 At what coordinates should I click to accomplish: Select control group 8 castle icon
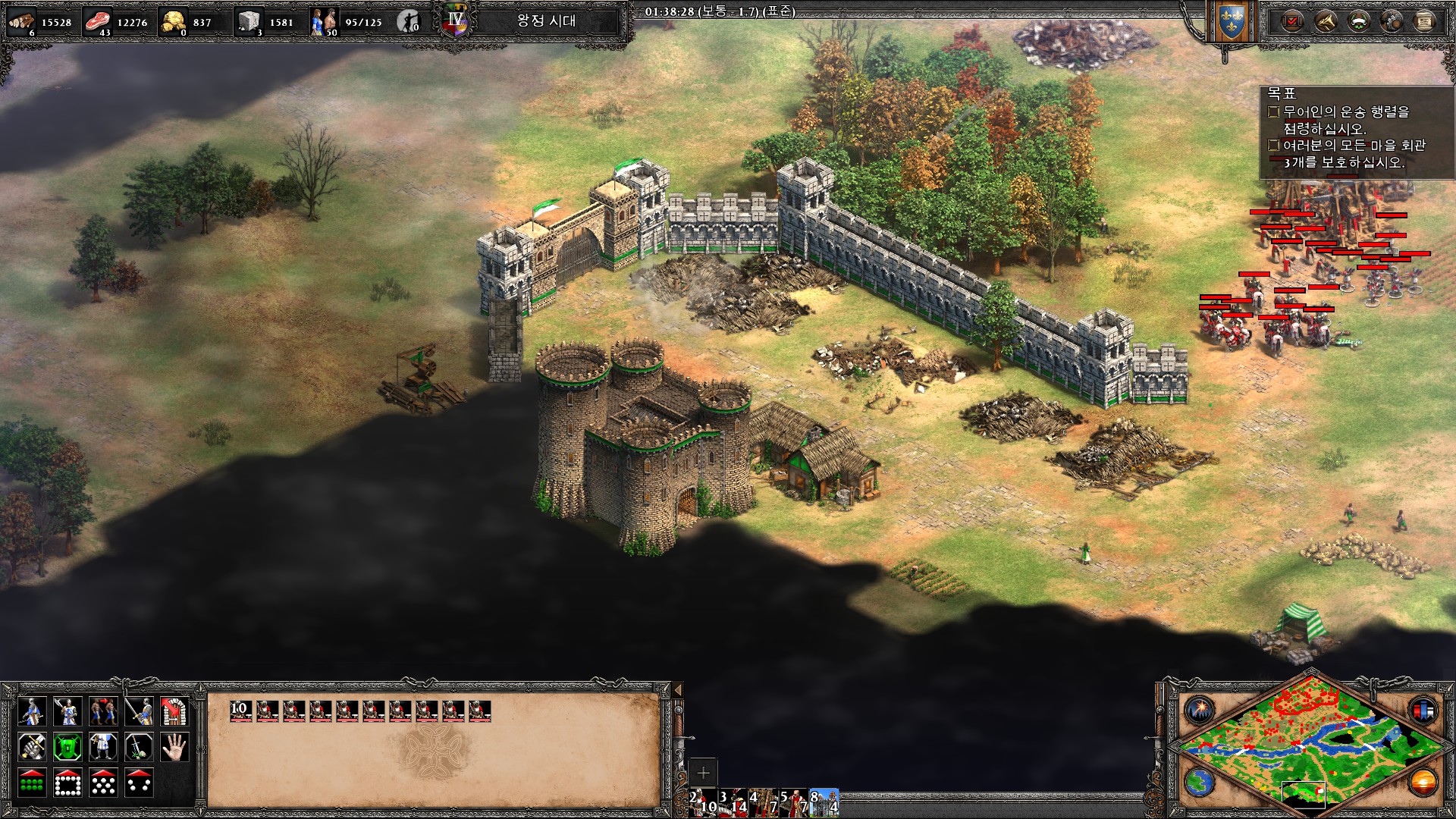(824, 802)
